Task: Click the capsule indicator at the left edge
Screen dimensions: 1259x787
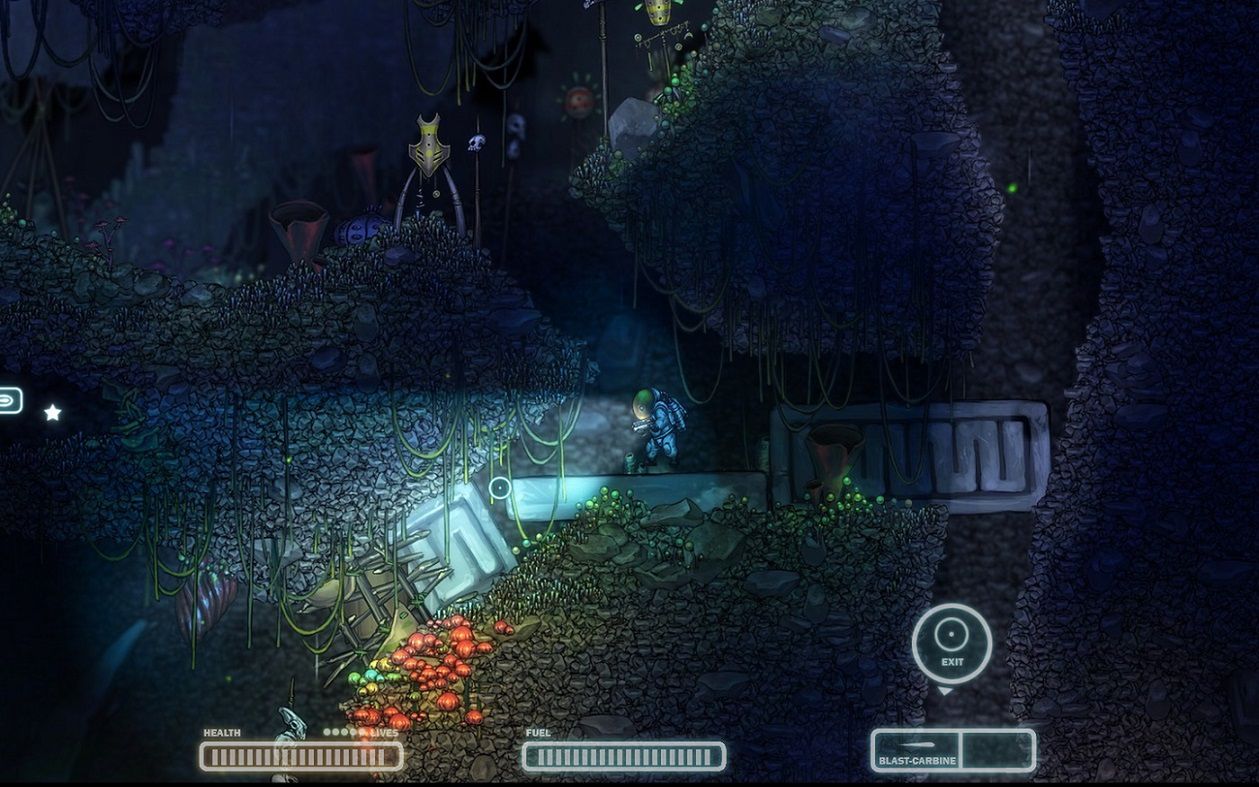Action: [x=8, y=400]
